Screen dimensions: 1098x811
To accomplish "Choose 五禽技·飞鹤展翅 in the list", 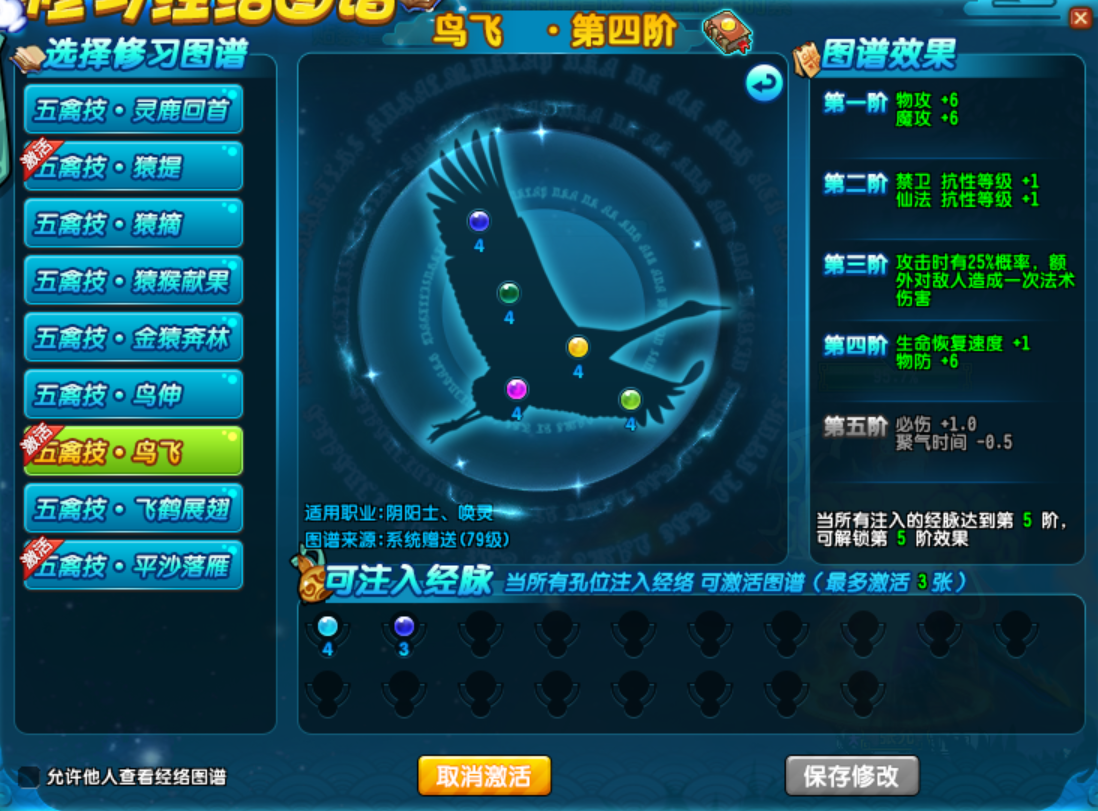I will [x=133, y=509].
